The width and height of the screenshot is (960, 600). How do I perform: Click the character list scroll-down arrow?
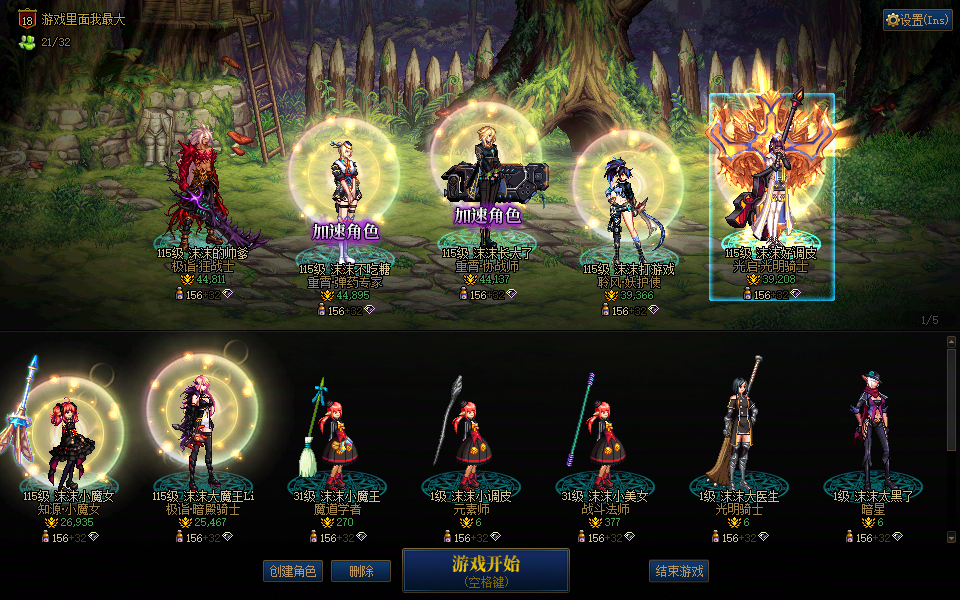pyautogui.click(x=951, y=538)
